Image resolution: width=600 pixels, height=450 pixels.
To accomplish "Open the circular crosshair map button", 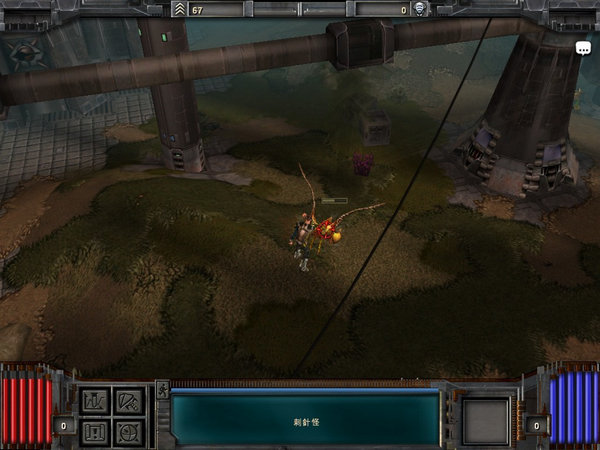I will pos(127,432).
